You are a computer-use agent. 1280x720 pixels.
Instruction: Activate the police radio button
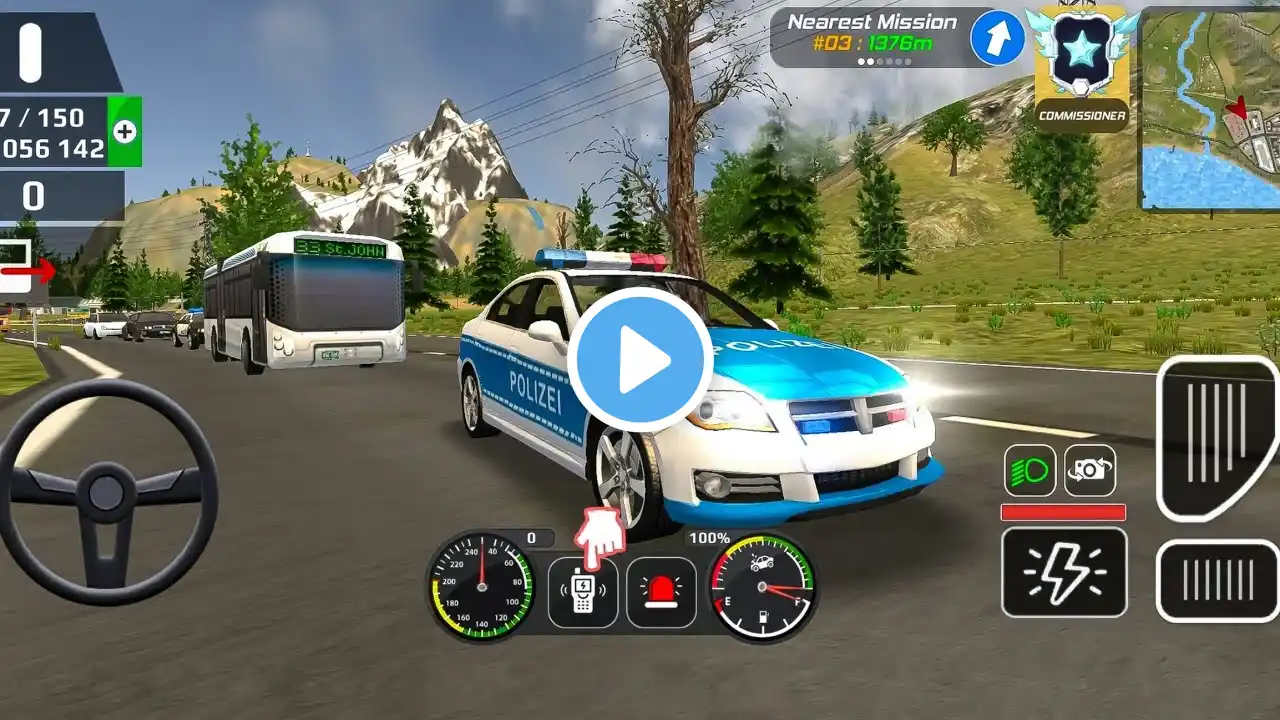582,592
